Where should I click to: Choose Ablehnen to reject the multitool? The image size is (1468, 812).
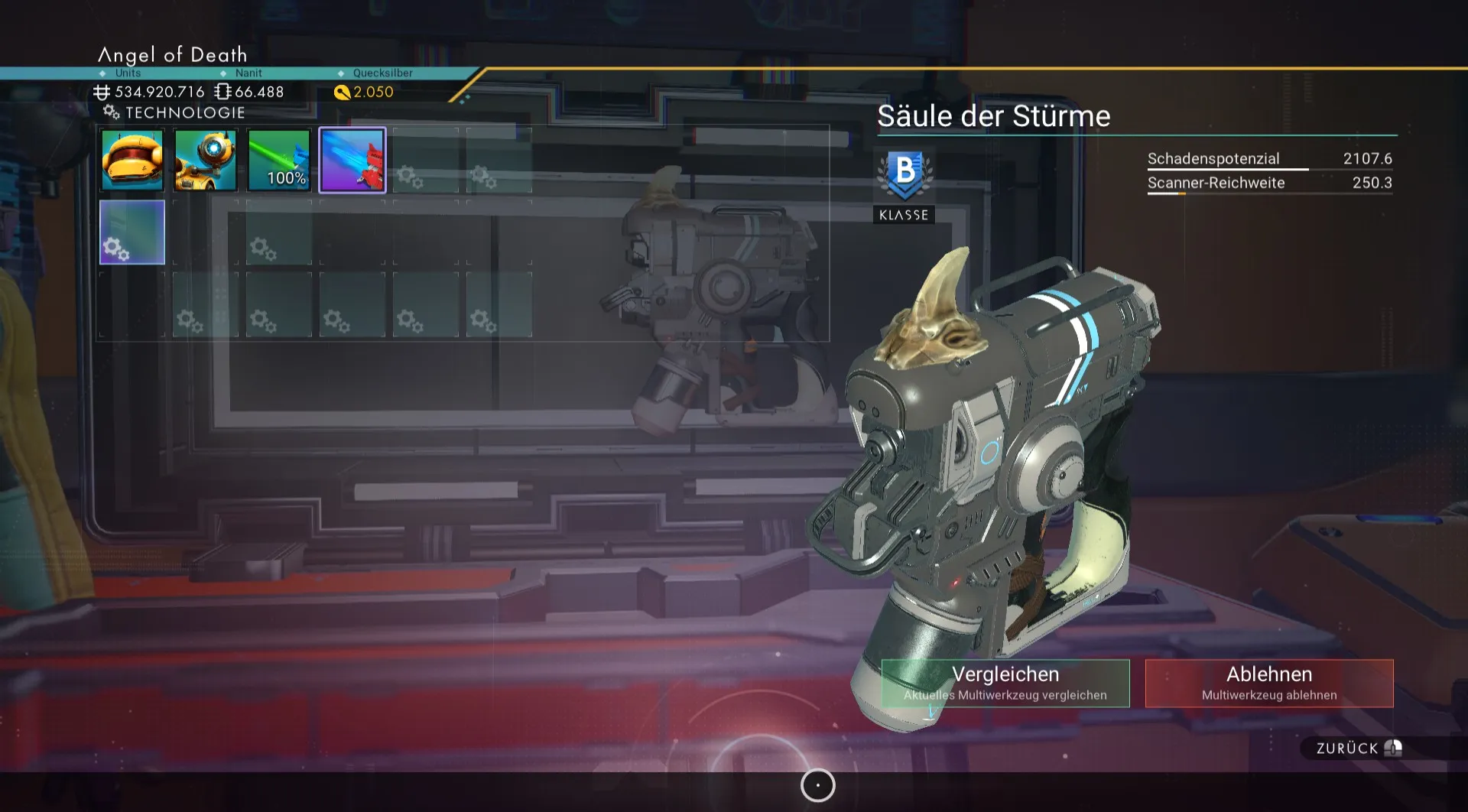pos(1268,683)
